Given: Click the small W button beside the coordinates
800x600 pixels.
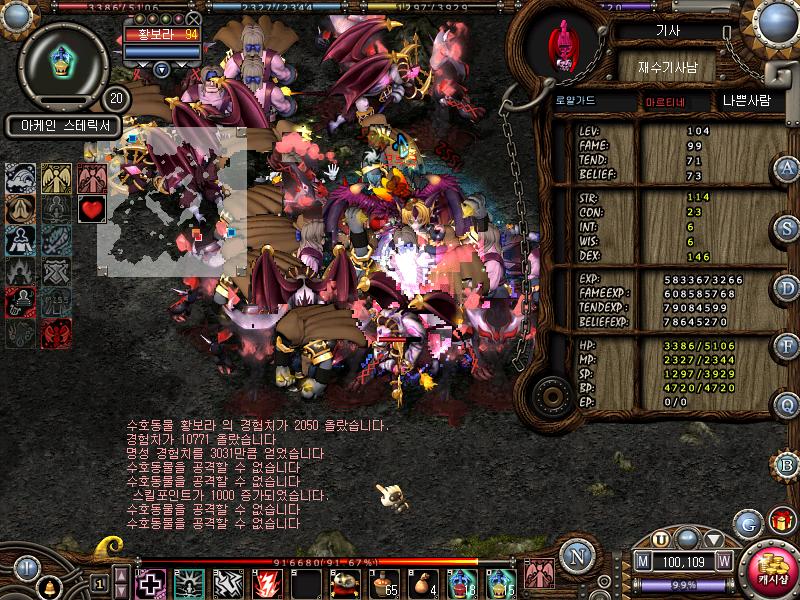Looking at the screenshot, I should point(723,562).
